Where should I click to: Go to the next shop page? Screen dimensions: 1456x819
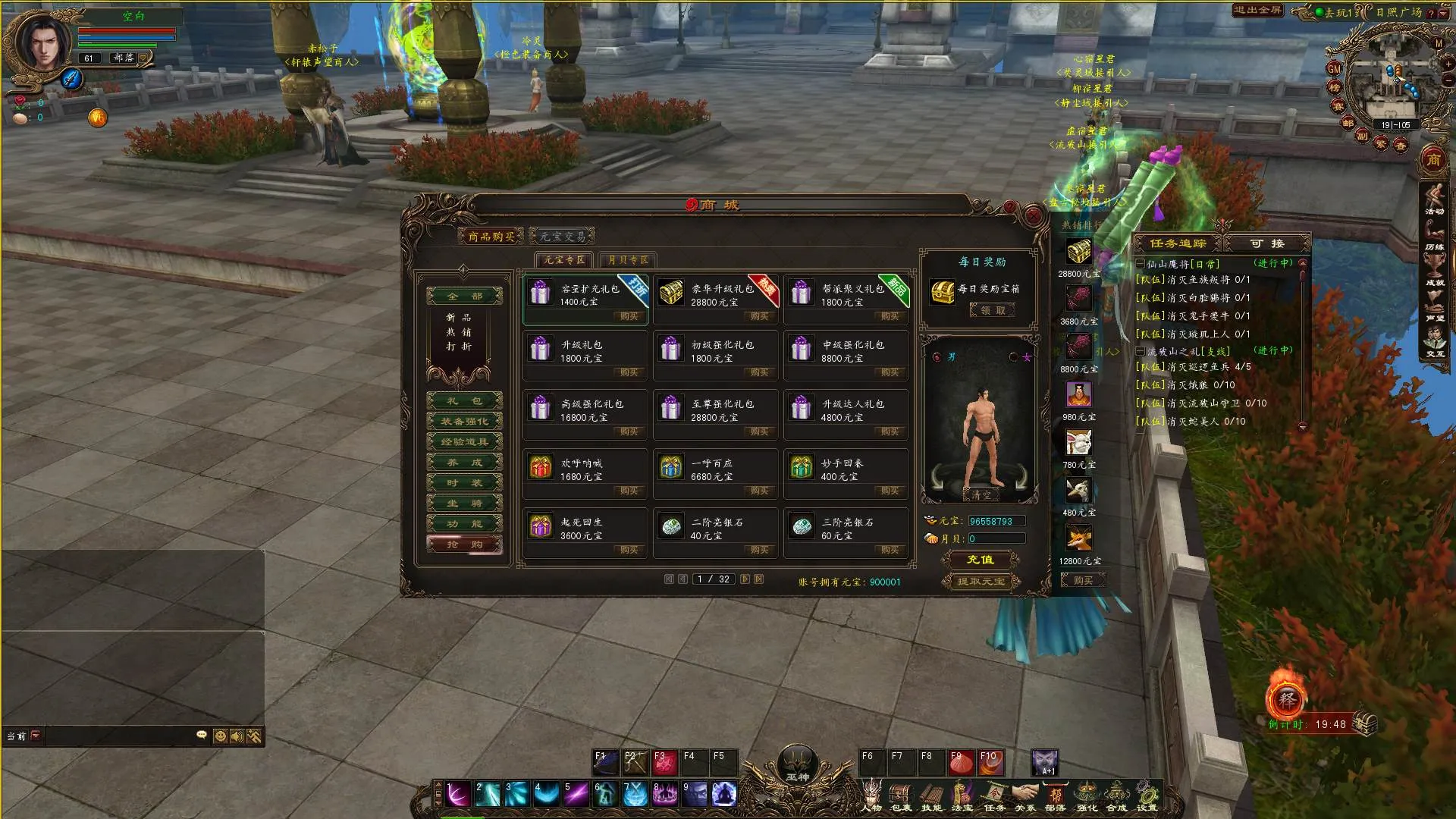coord(745,579)
